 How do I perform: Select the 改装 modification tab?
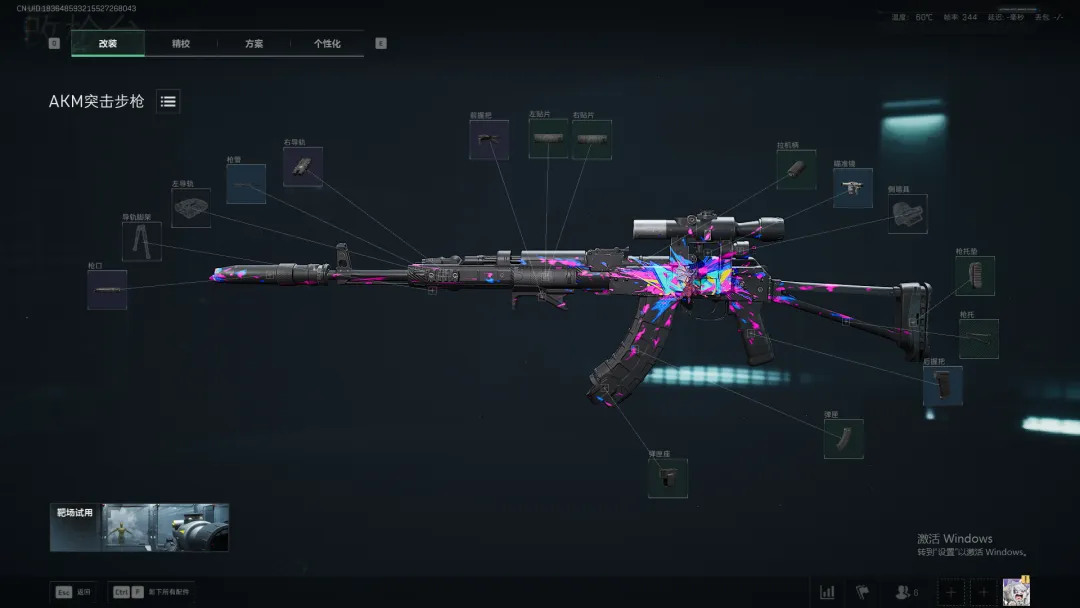coord(108,44)
